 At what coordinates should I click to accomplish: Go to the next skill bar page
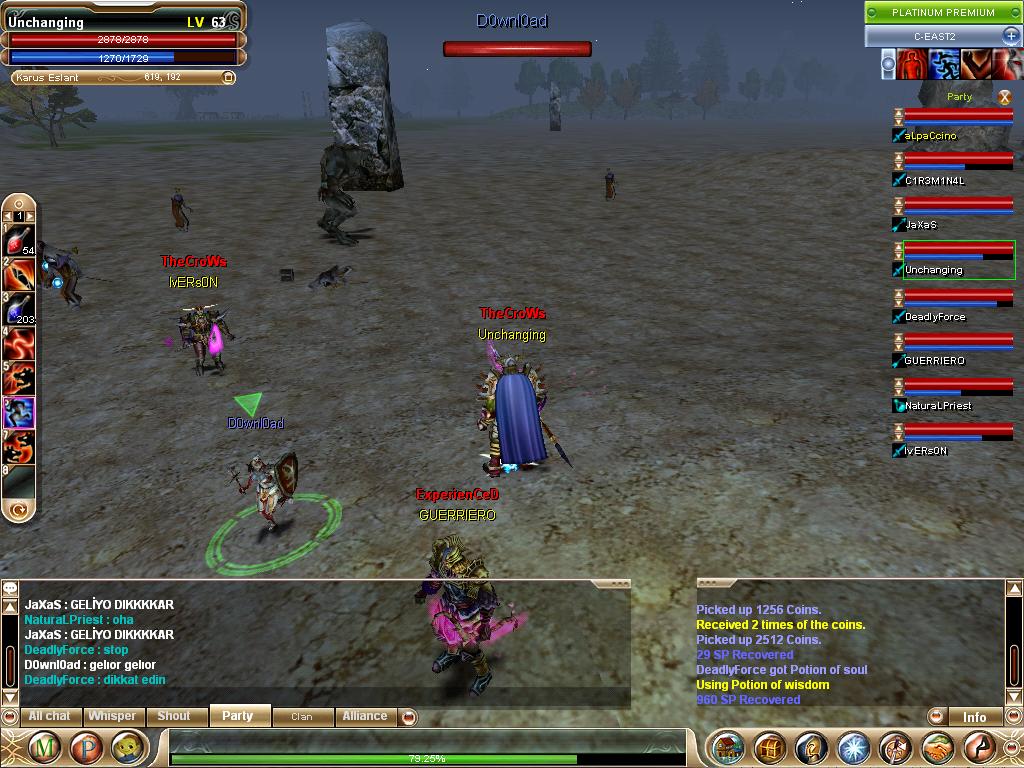pyautogui.click(x=30, y=216)
